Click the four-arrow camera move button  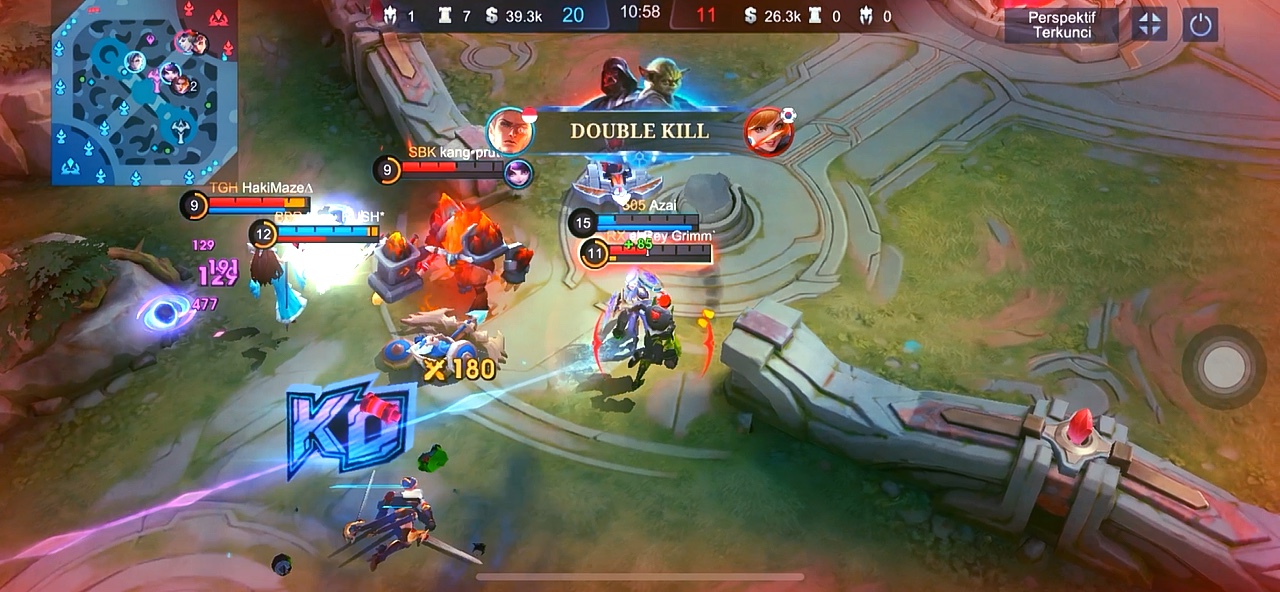1149,25
